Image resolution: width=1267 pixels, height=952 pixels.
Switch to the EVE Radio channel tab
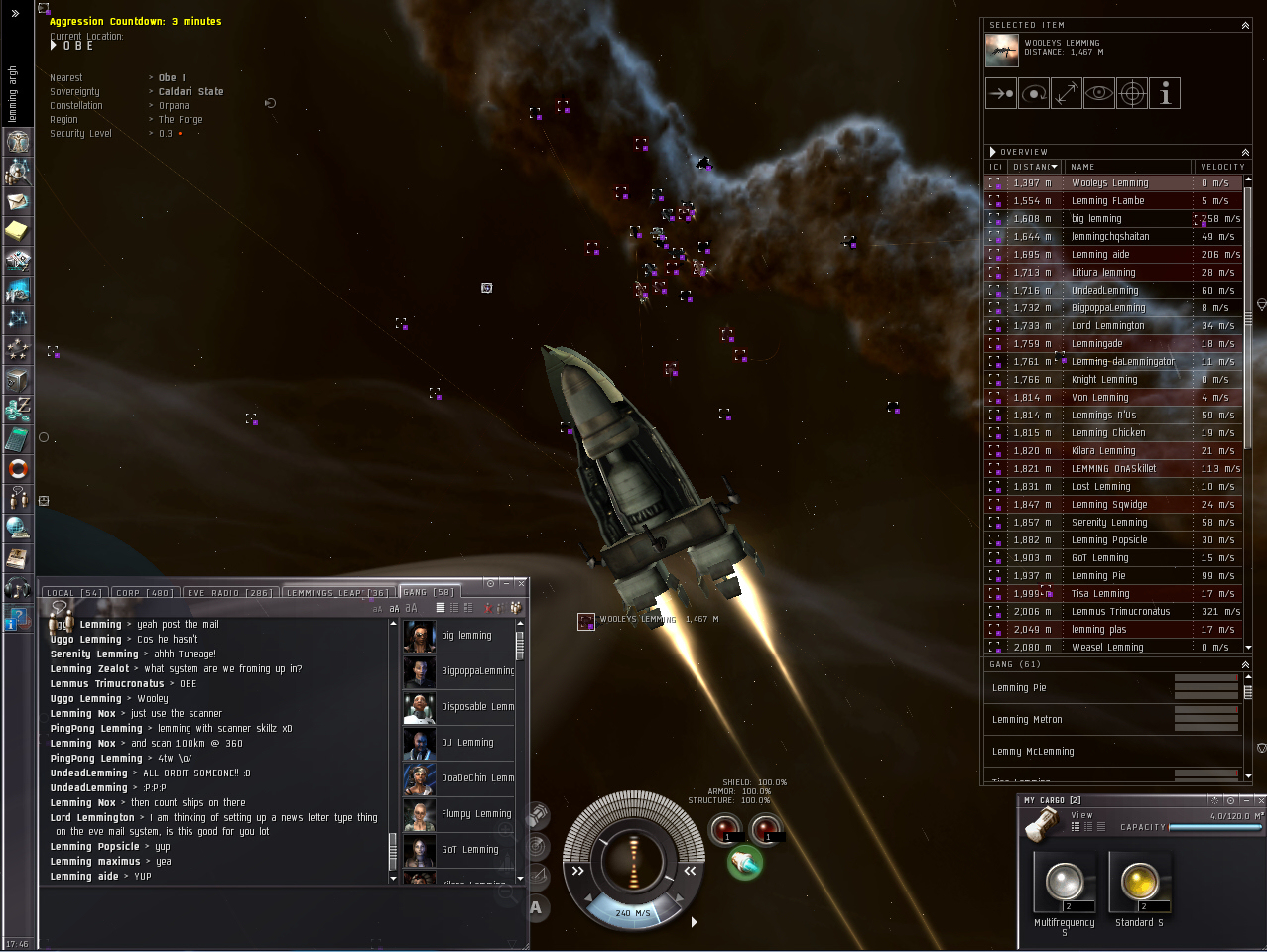pyautogui.click(x=229, y=593)
